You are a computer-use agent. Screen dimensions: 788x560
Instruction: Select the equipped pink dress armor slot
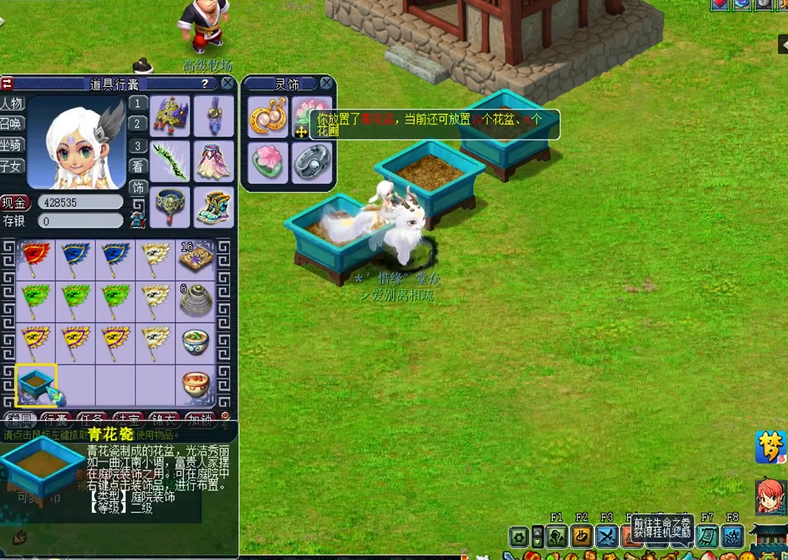click(x=214, y=161)
